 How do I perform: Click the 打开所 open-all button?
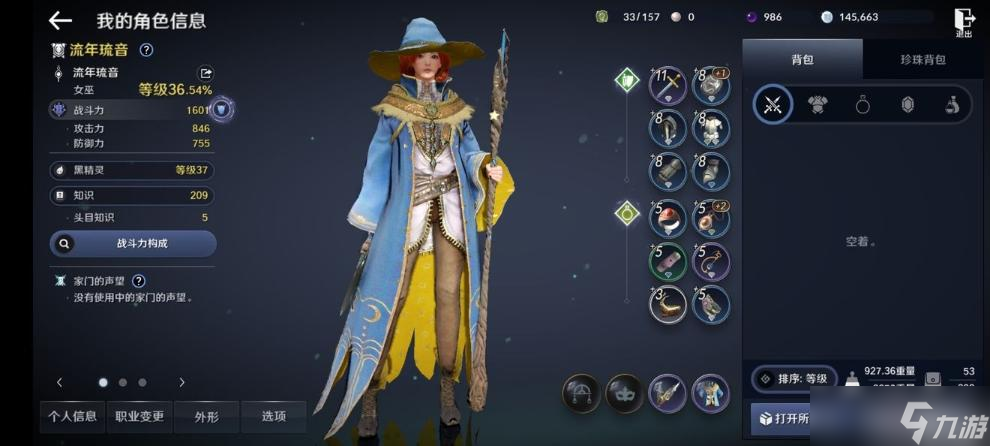pos(785,419)
